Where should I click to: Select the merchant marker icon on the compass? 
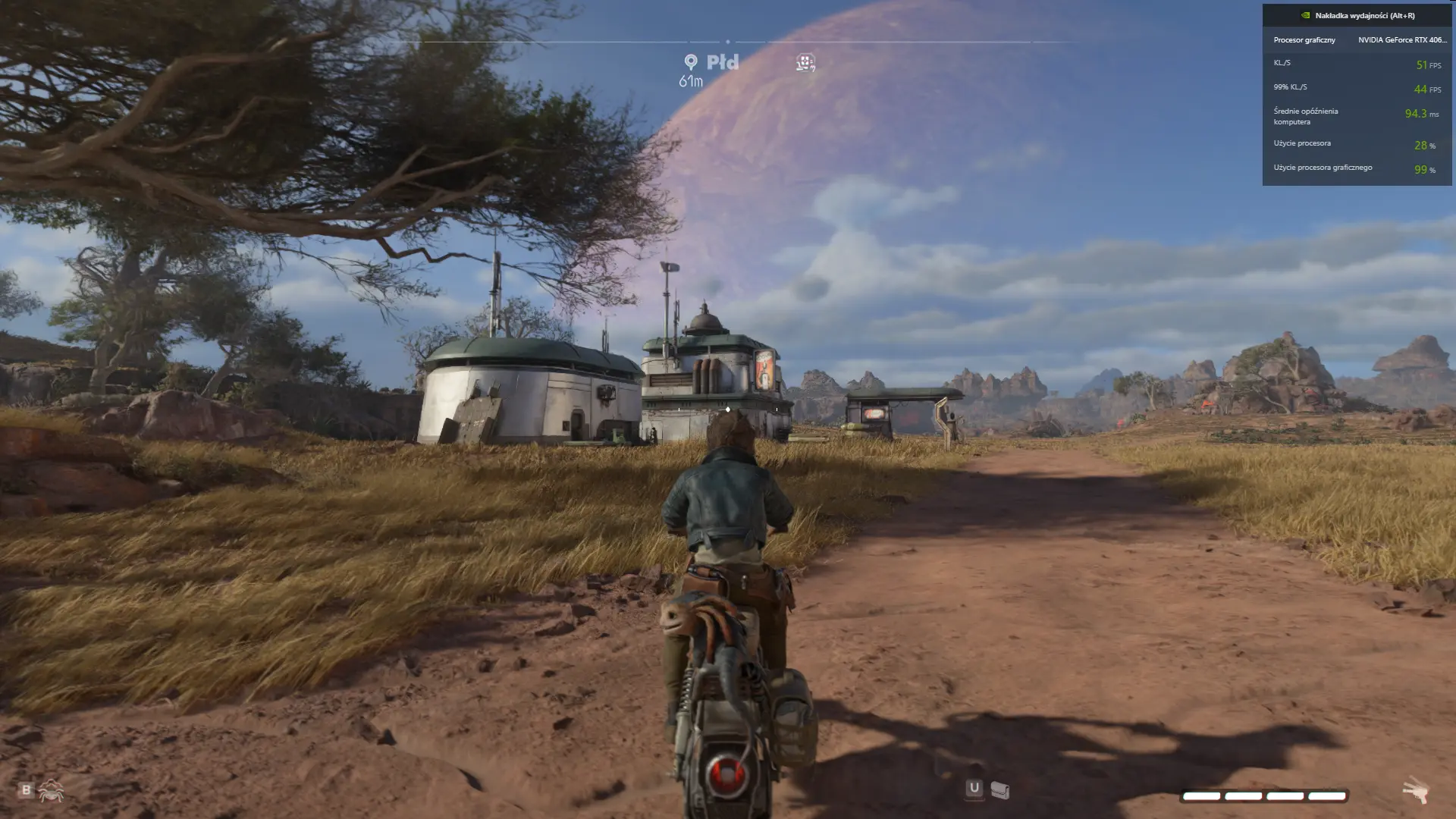(x=805, y=62)
